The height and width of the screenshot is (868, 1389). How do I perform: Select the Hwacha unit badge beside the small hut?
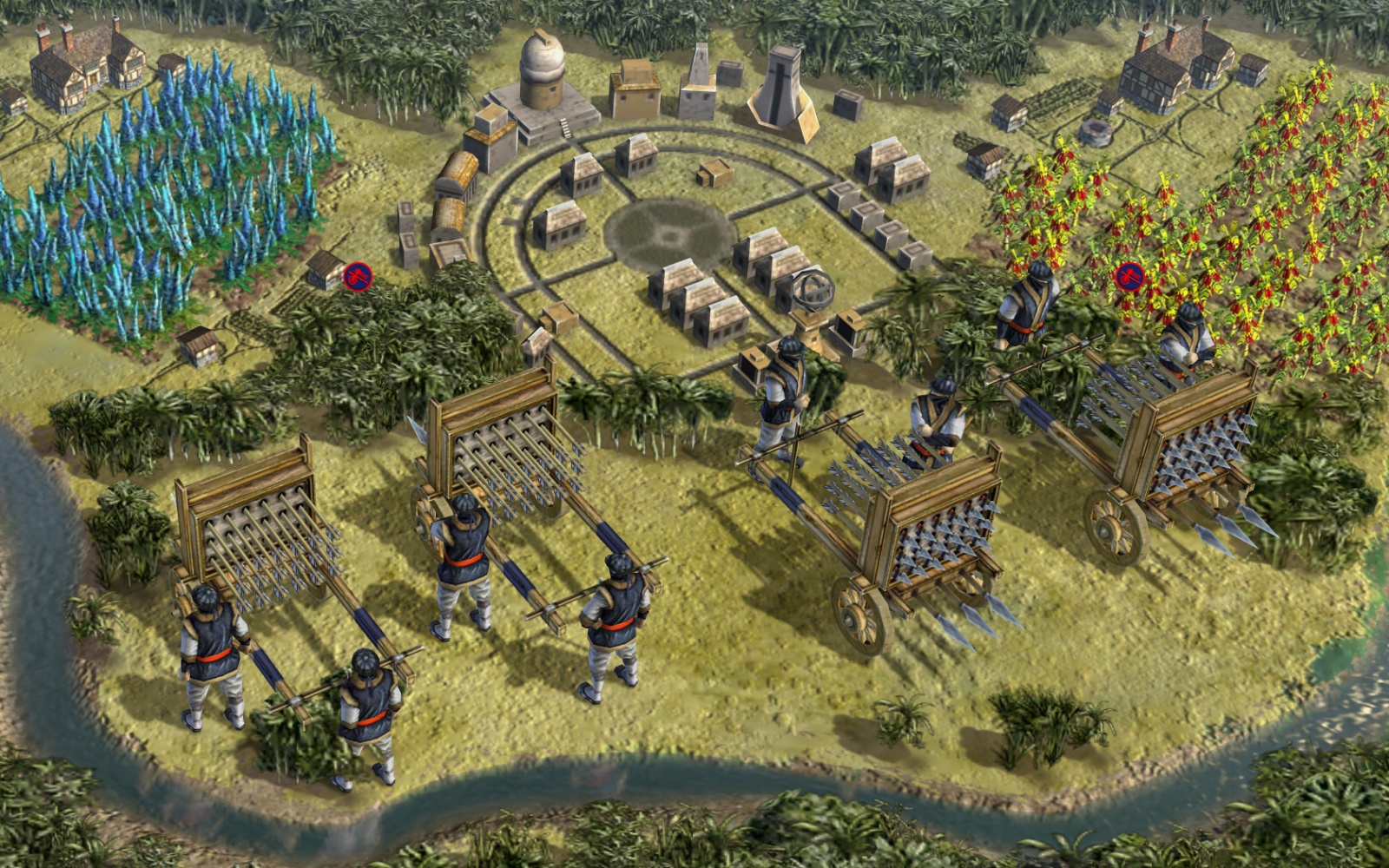coord(358,277)
